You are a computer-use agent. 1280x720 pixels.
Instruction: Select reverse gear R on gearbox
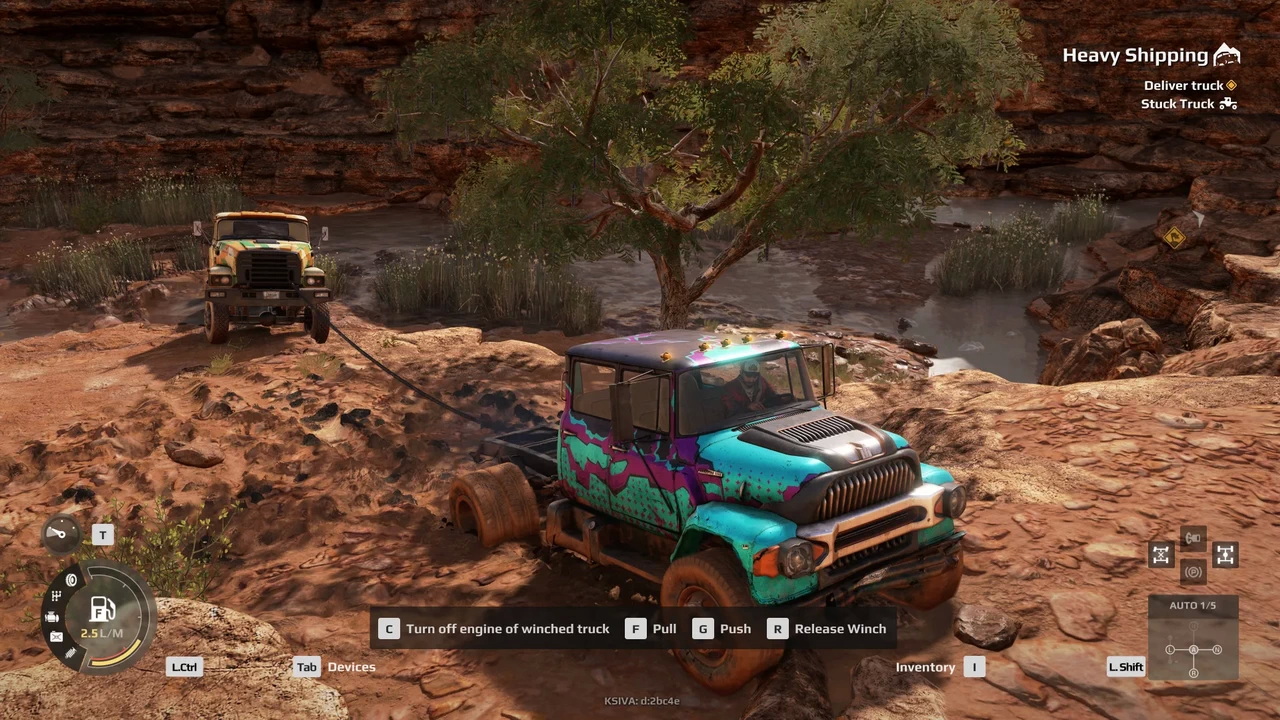point(1193,673)
